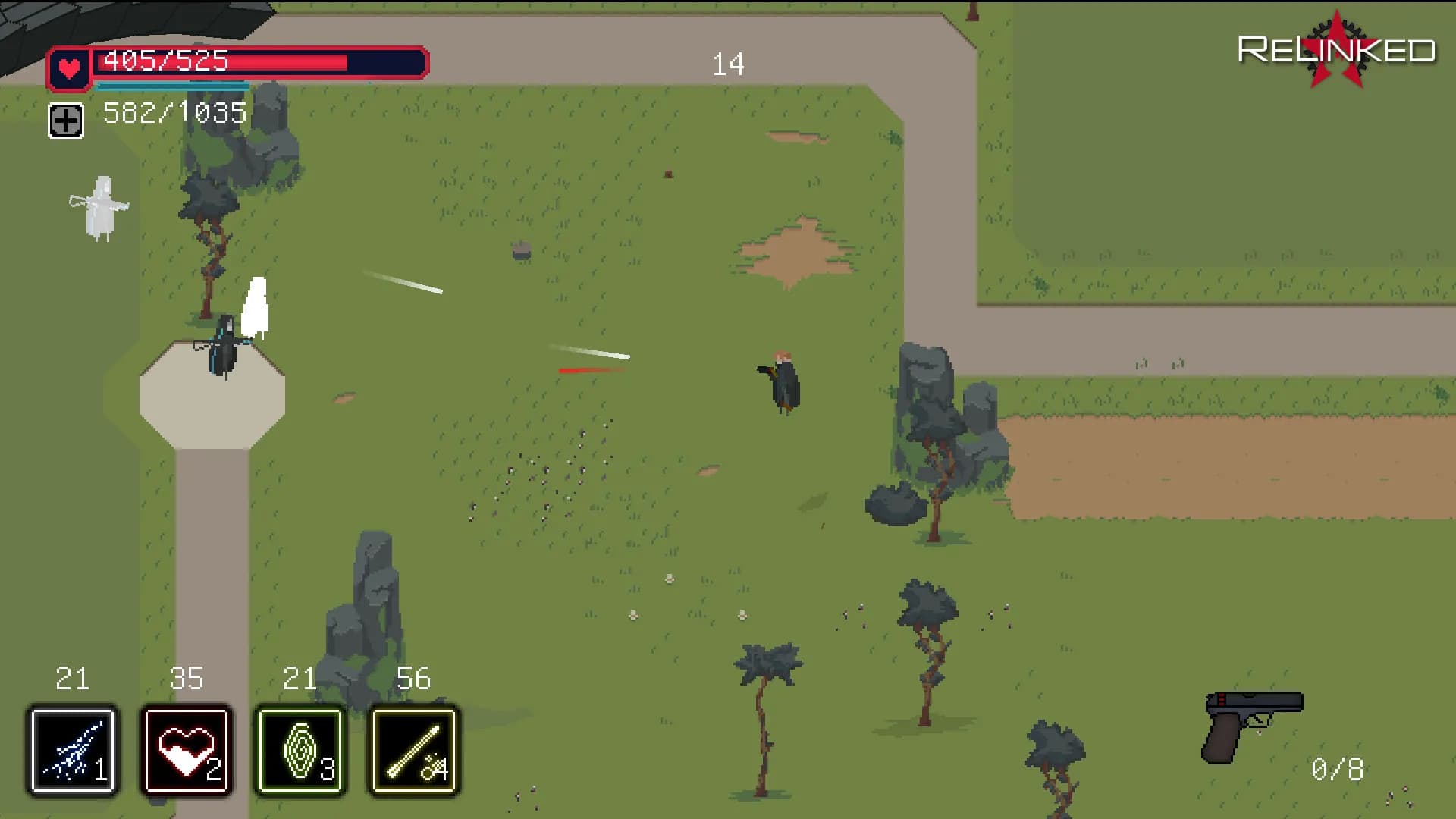Trigger the green spiral ability in slot 3
This screenshot has height=819, width=1456.
(x=300, y=751)
